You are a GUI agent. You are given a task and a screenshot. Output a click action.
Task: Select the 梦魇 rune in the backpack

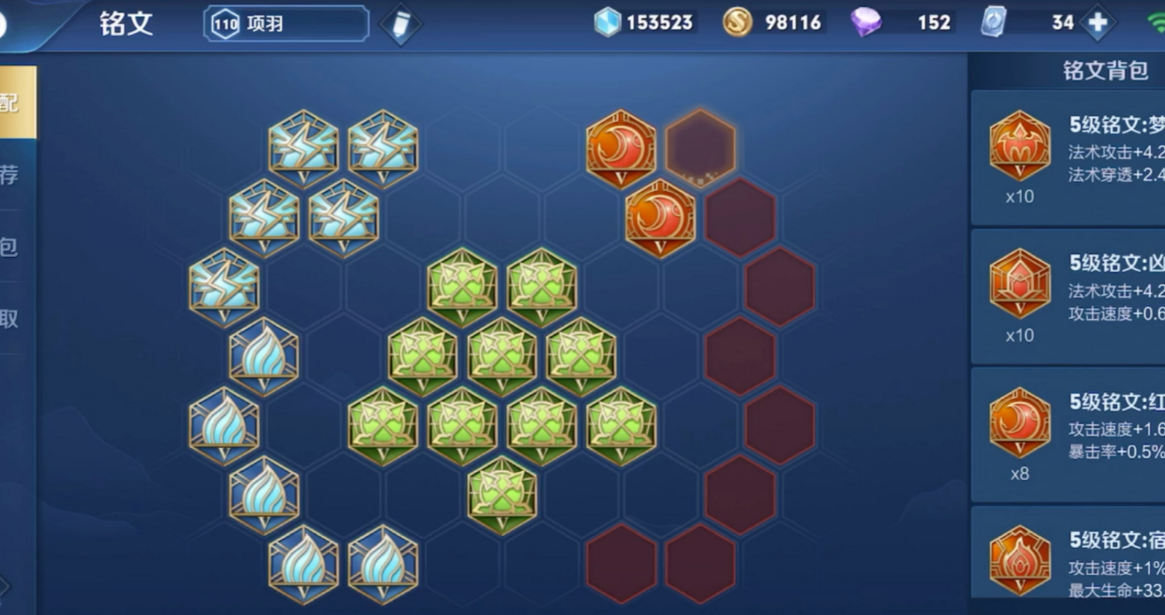1070,158
